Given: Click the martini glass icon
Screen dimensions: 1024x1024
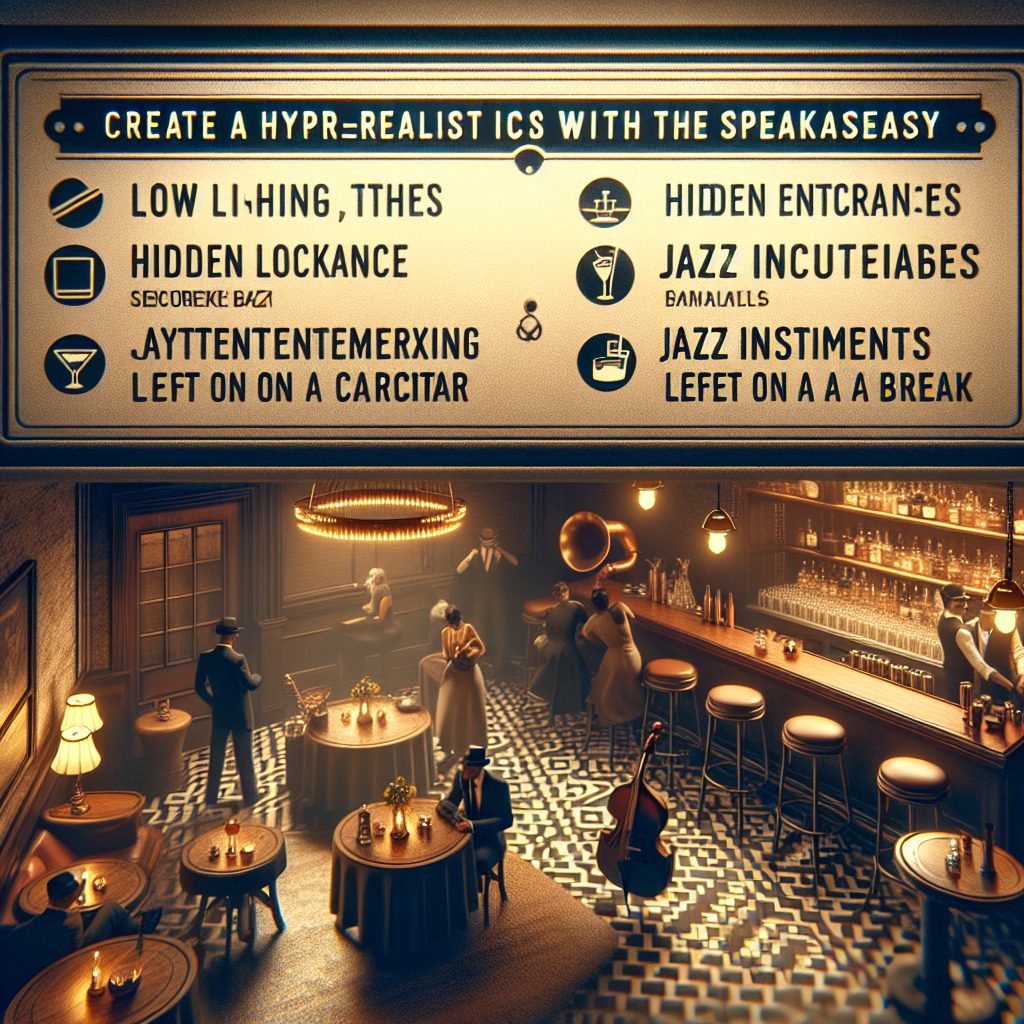Looking at the screenshot, I should coord(71,362).
